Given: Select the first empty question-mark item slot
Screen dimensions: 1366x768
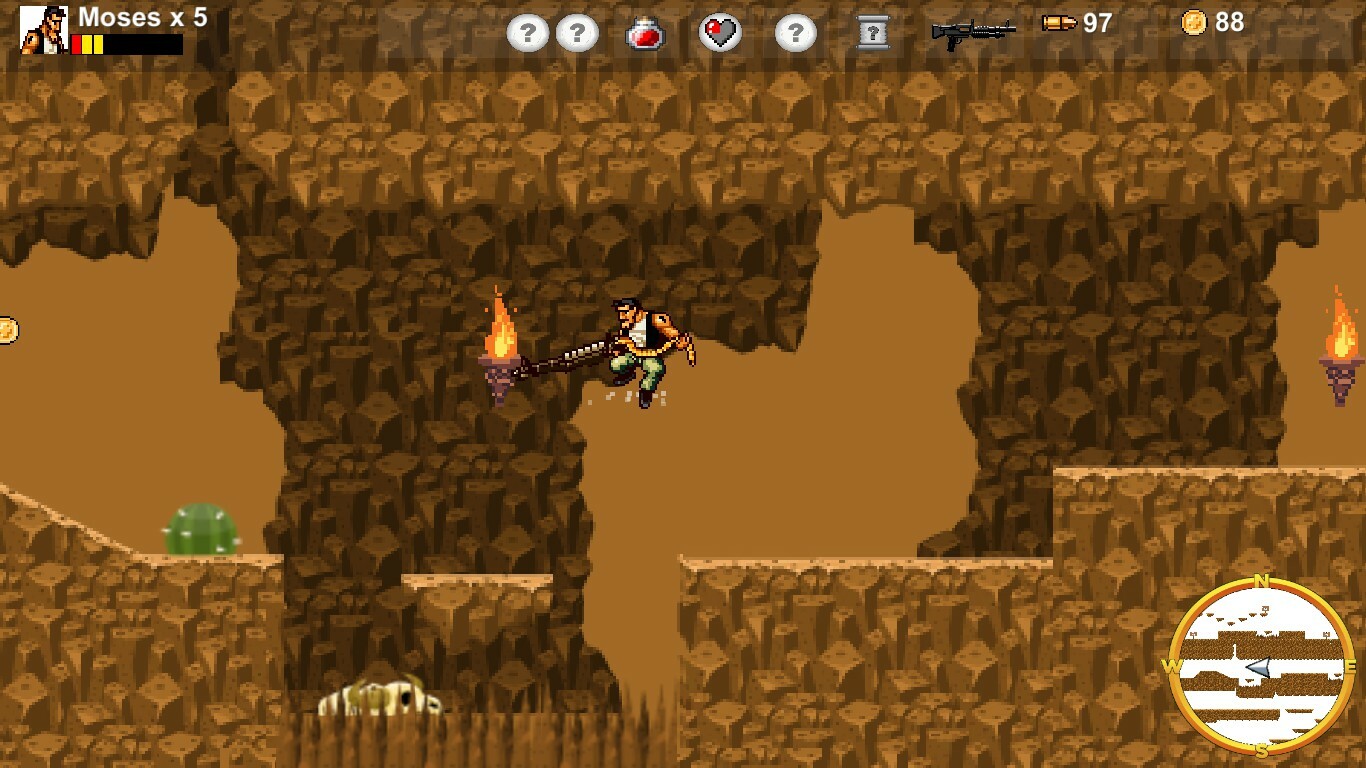Looking at the screenshot, I should pos(528,31).
